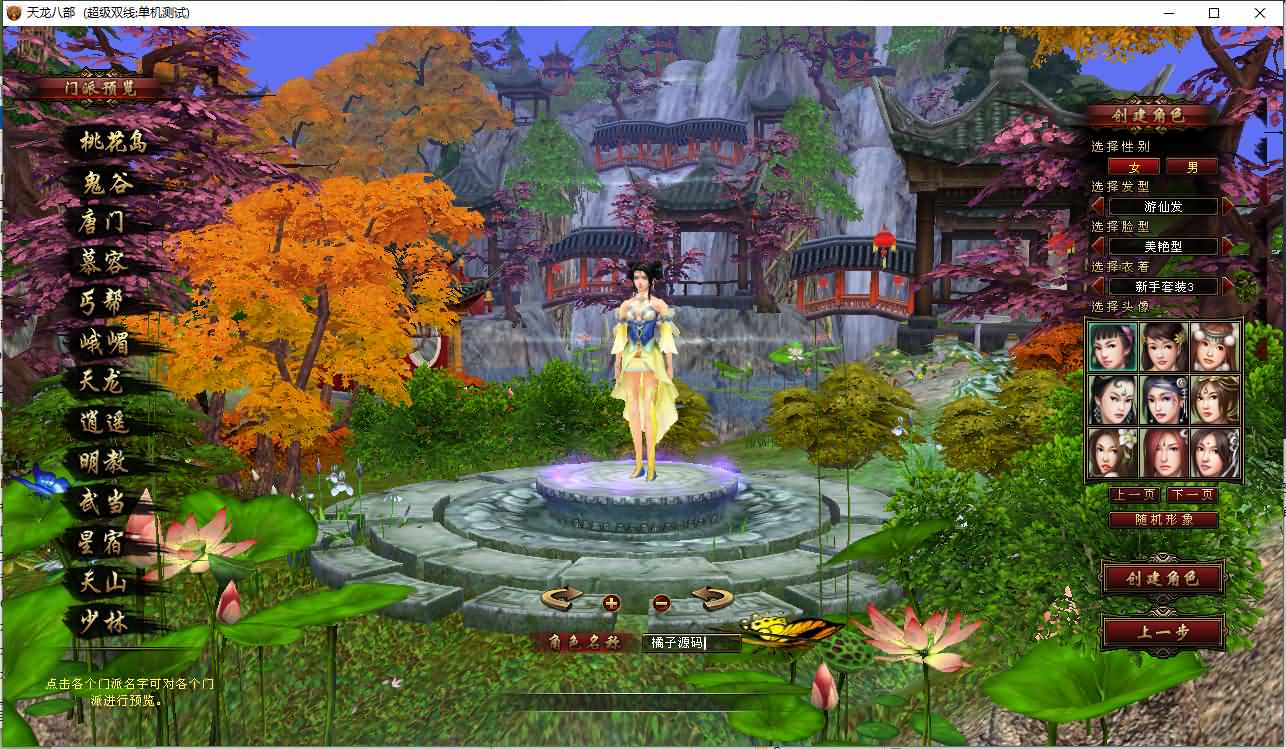
Task: Zoom in on the character with the plus icon
Action: point(611,603)
